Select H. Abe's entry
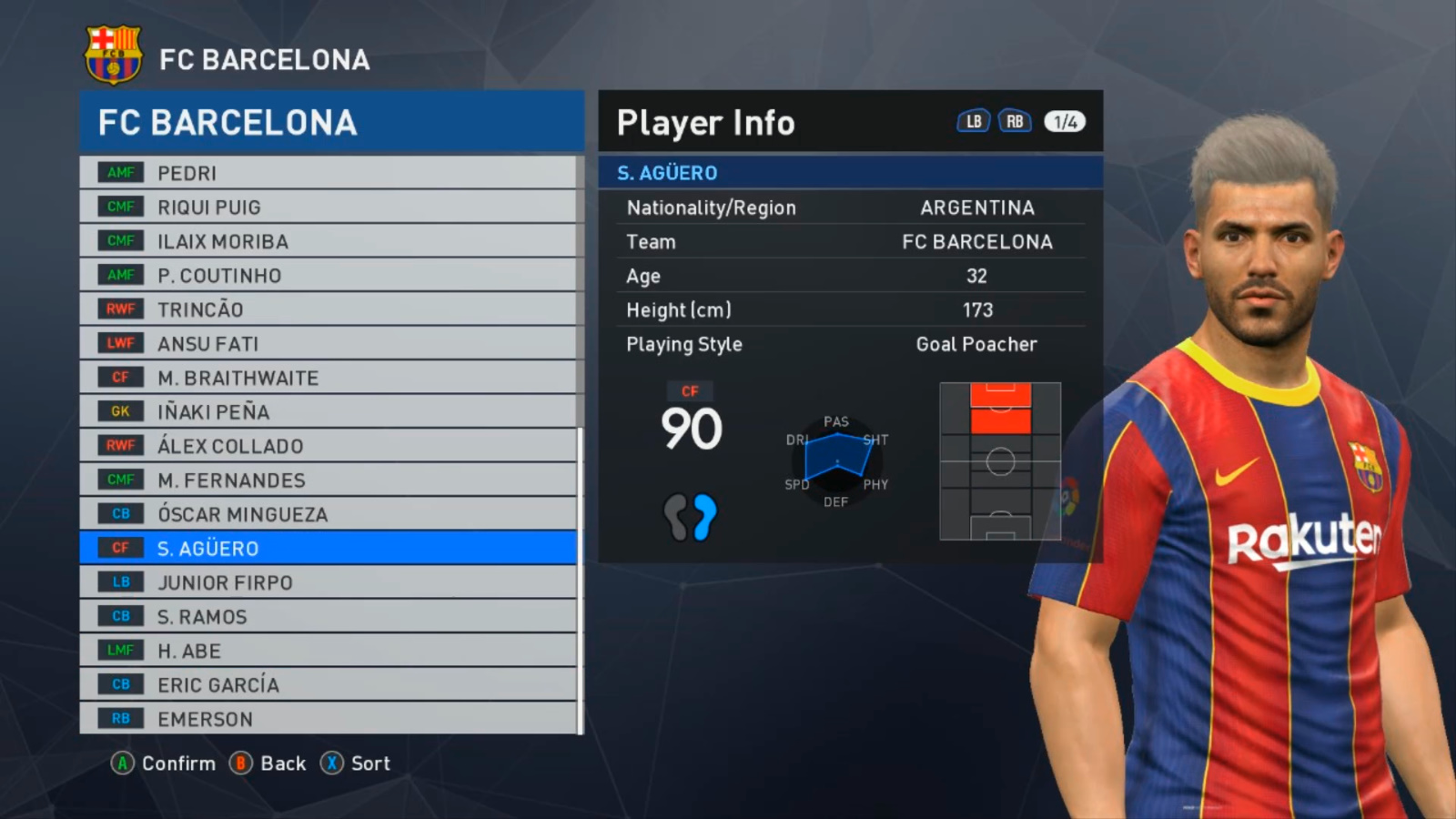 (x=328, y=651)
